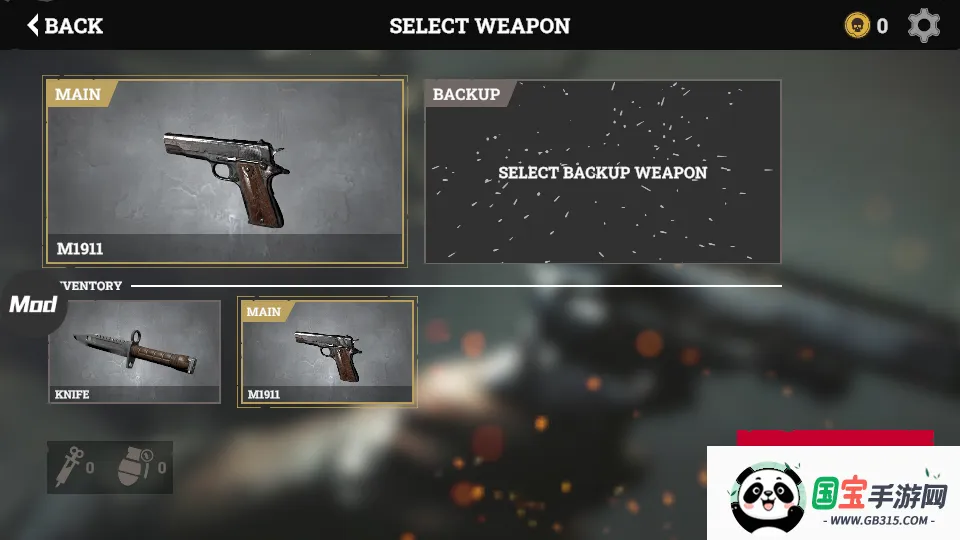
Task: Go back using the Back button
Action: (65, 25)
